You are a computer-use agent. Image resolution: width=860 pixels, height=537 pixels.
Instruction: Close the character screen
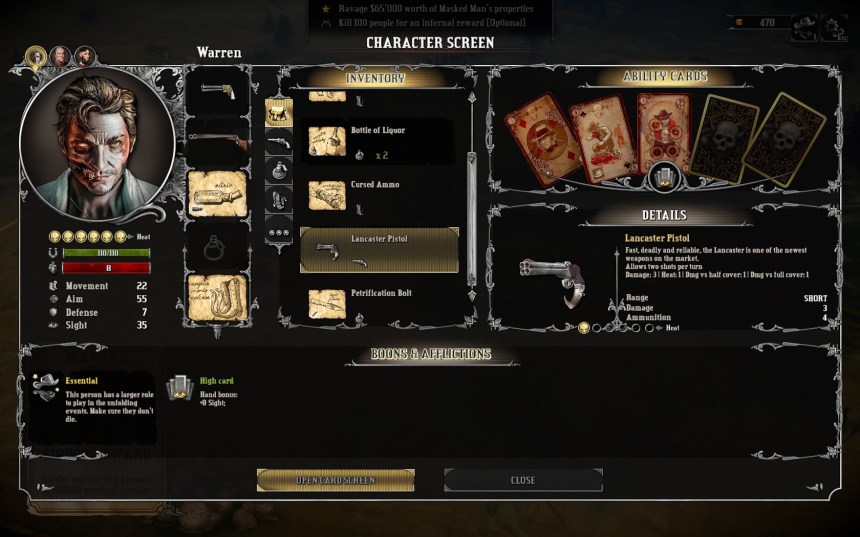coord(523,480)
